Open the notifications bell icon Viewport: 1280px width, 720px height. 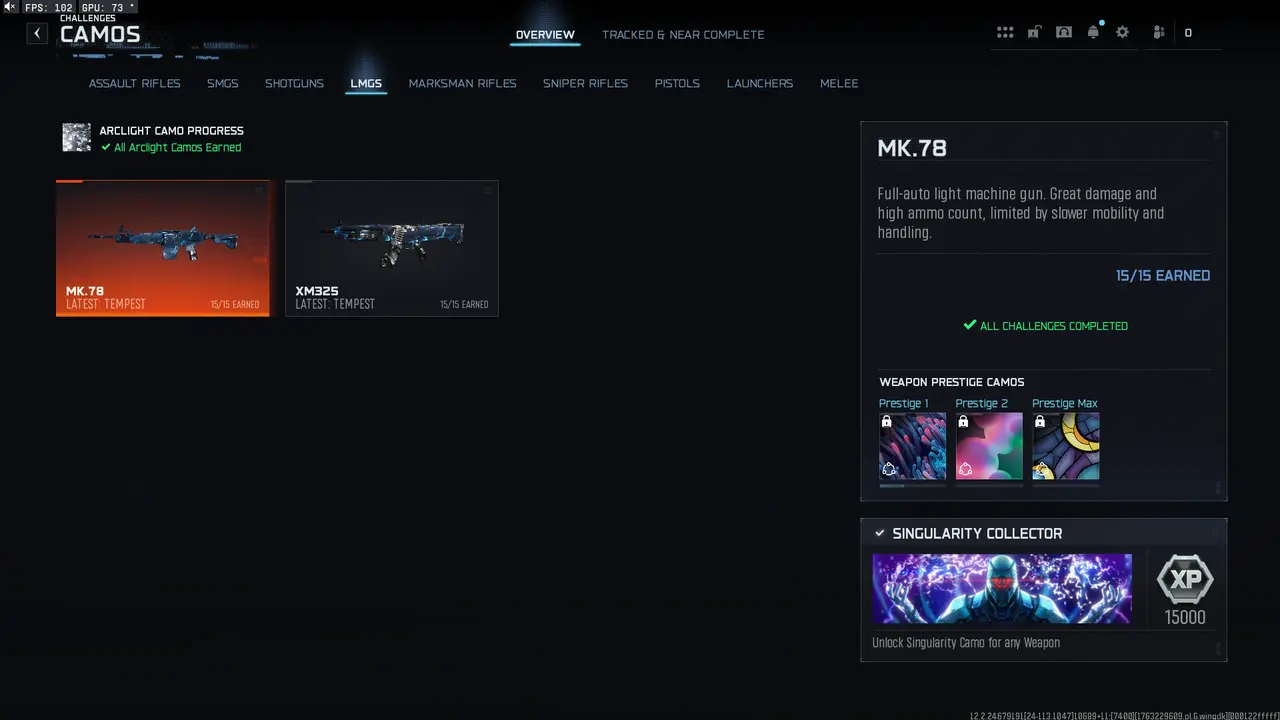point(1093,32)
